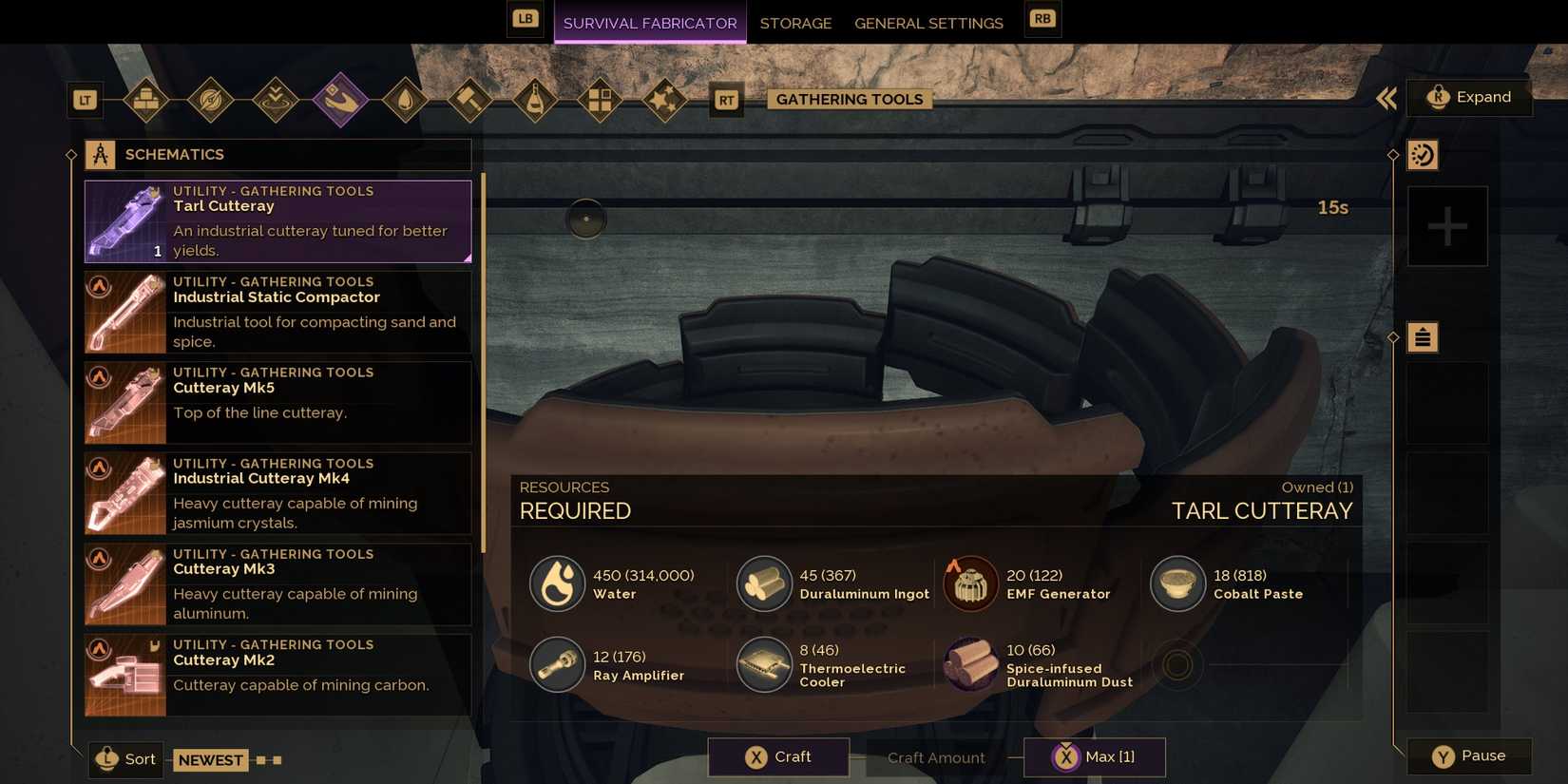Open the crafting queue timer icon

(x=1423, y=154)
